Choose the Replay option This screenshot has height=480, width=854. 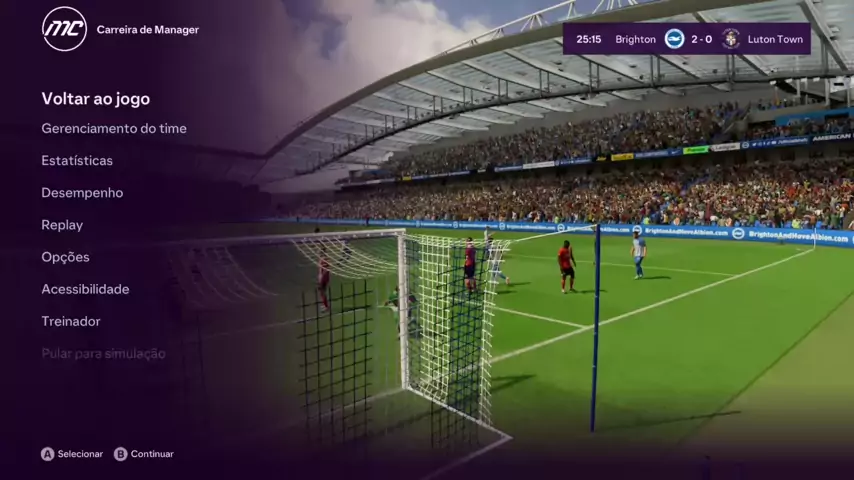pos(62,225)
